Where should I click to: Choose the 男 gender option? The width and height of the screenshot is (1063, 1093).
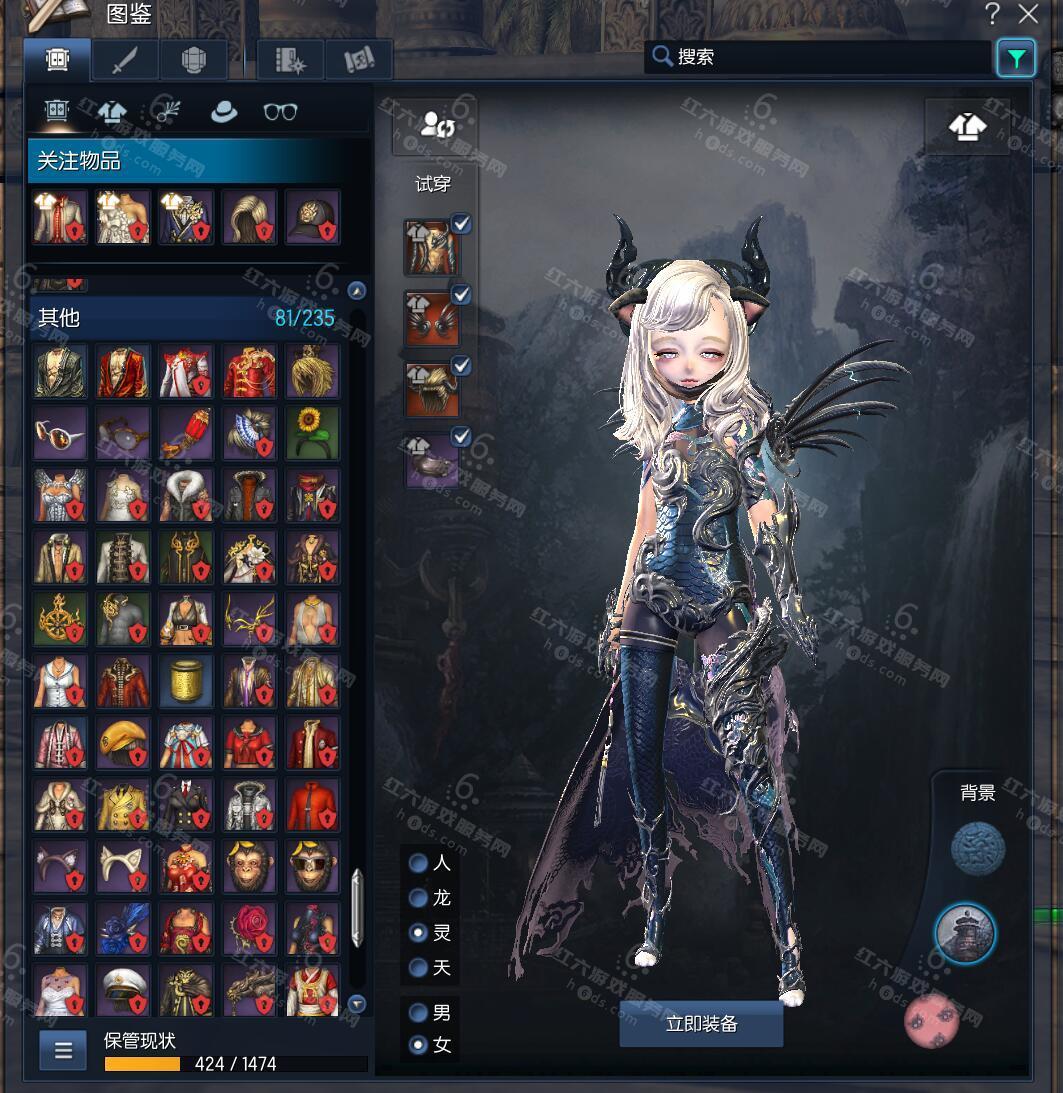[419, 1012]
